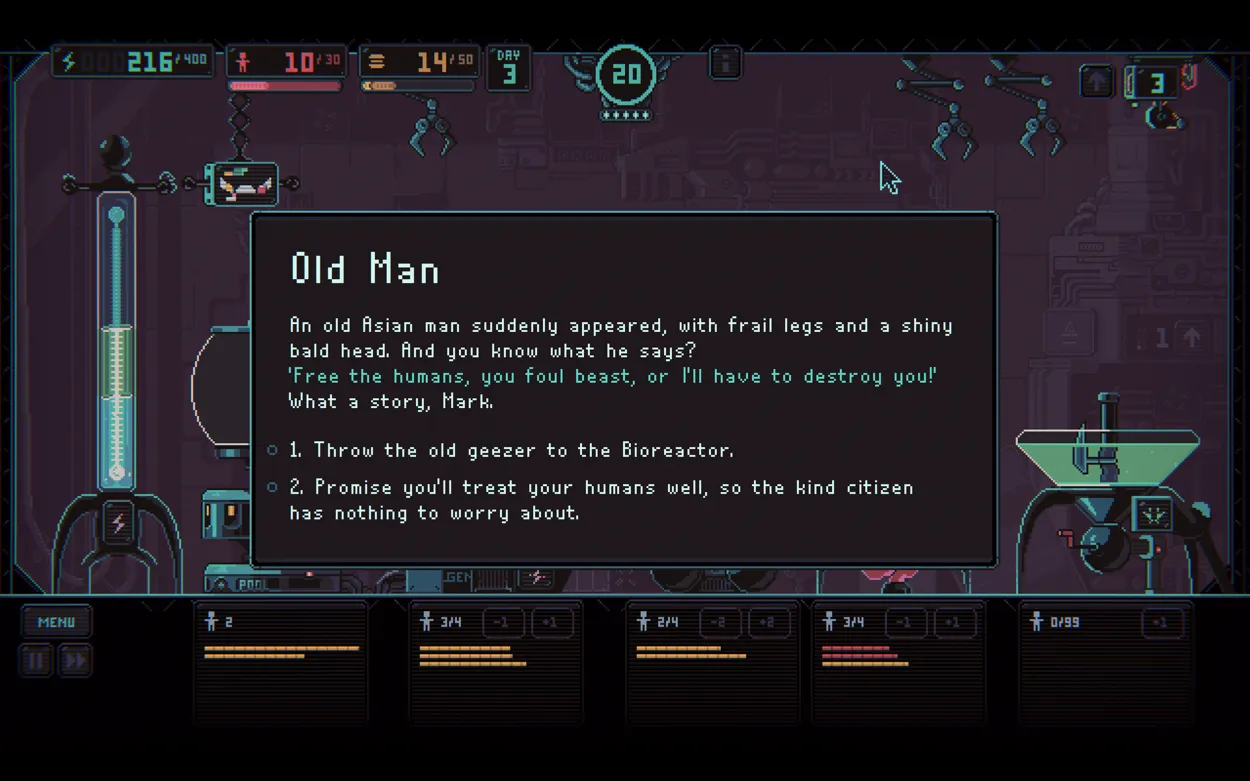Open the MENU button
Image resolution: width=1250 pixels, height=781 pixels.
pos(56,622)
